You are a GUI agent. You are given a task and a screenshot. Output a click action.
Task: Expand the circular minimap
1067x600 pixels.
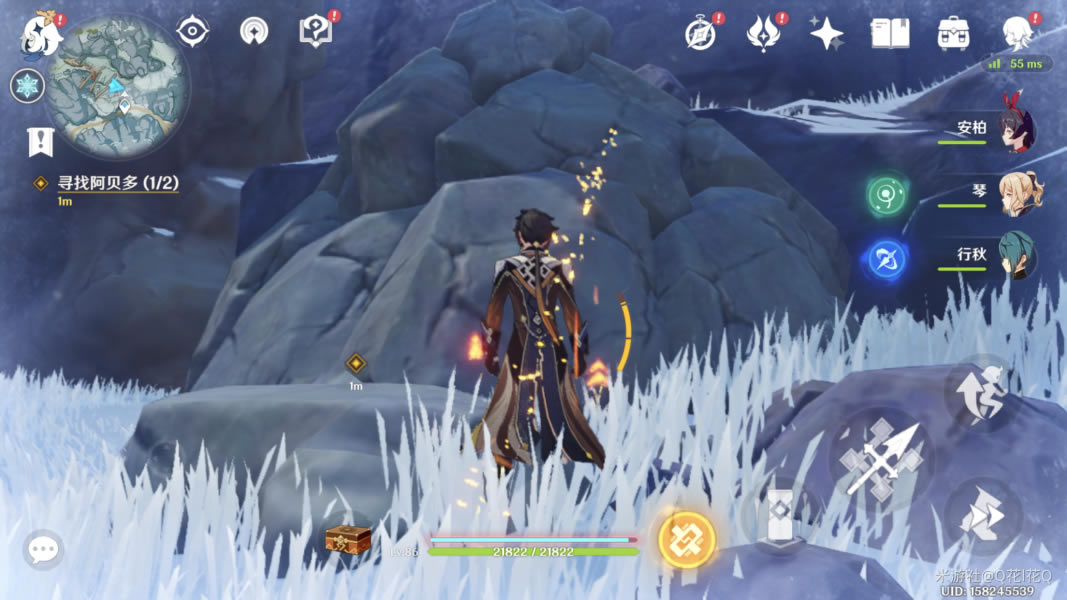coord(117,87)
